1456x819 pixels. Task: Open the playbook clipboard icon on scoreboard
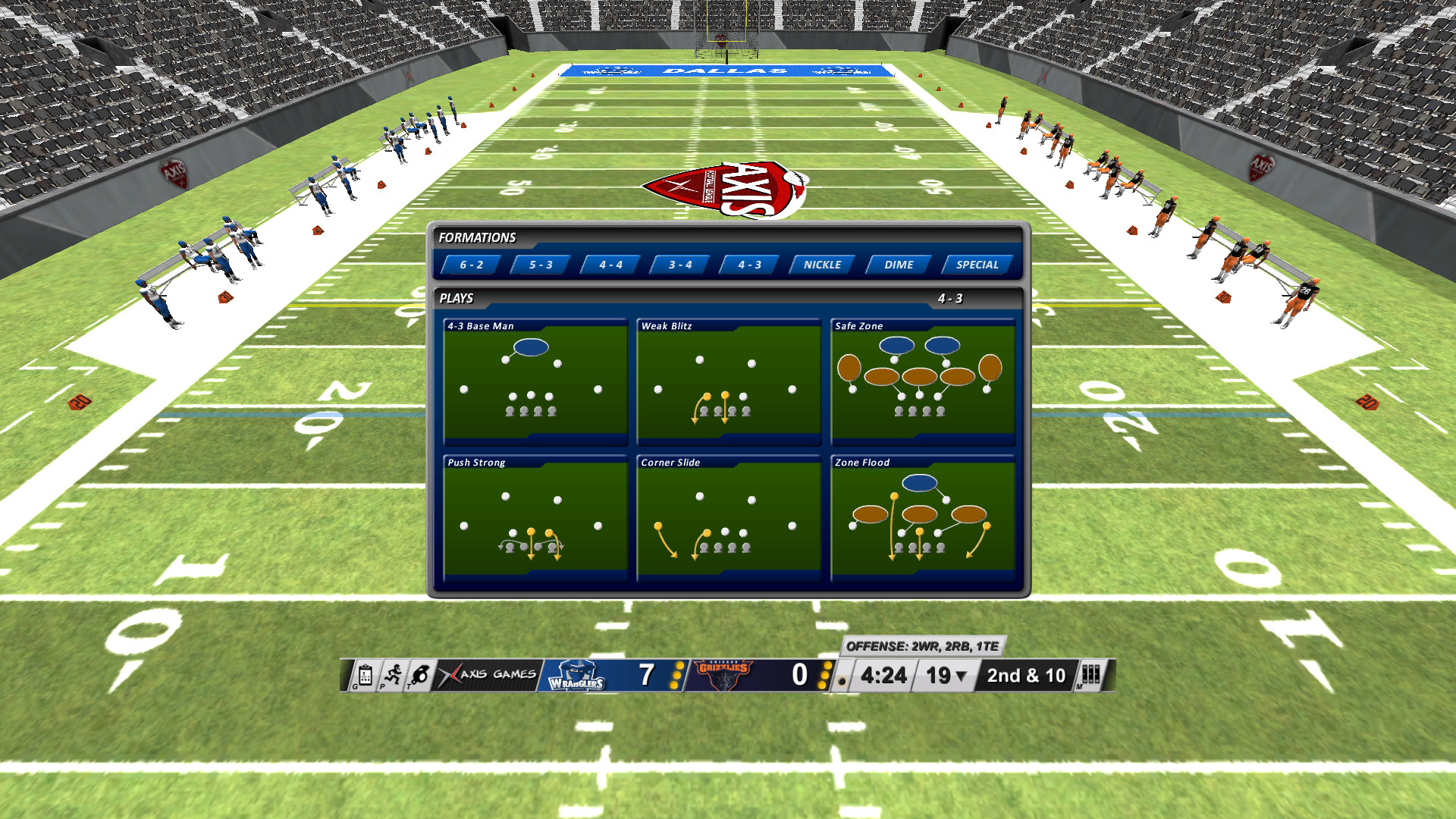(x=366, y=675)
